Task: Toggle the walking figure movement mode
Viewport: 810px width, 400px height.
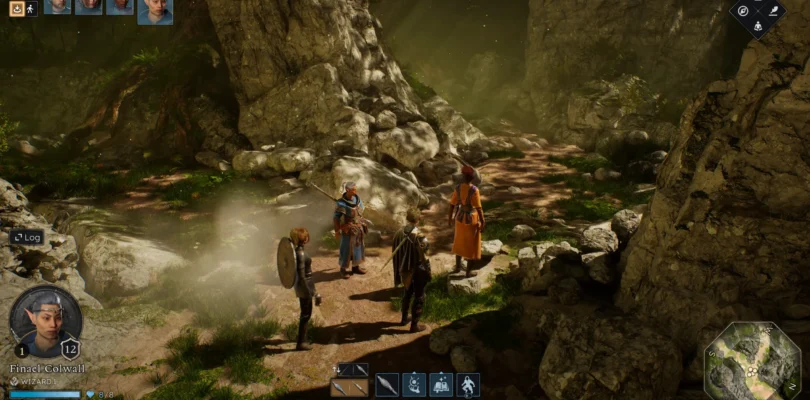Action: coord(31,7)
